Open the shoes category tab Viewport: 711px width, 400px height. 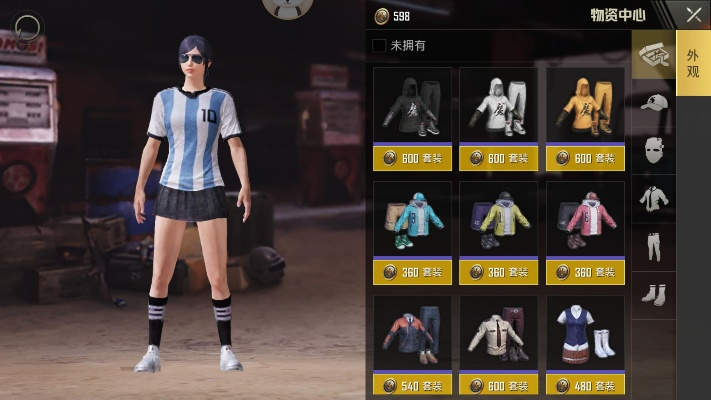pyautogui.click(x=654, y=294)
